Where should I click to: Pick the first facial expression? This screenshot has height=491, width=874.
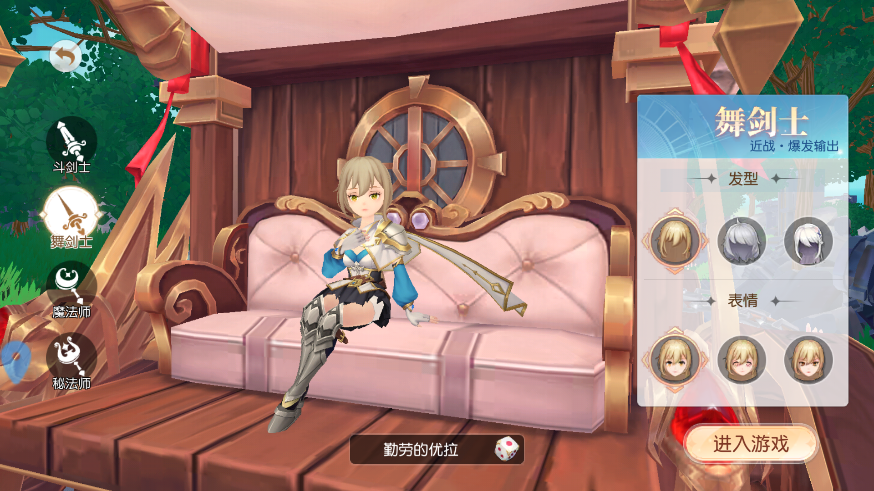pos(674,359)
